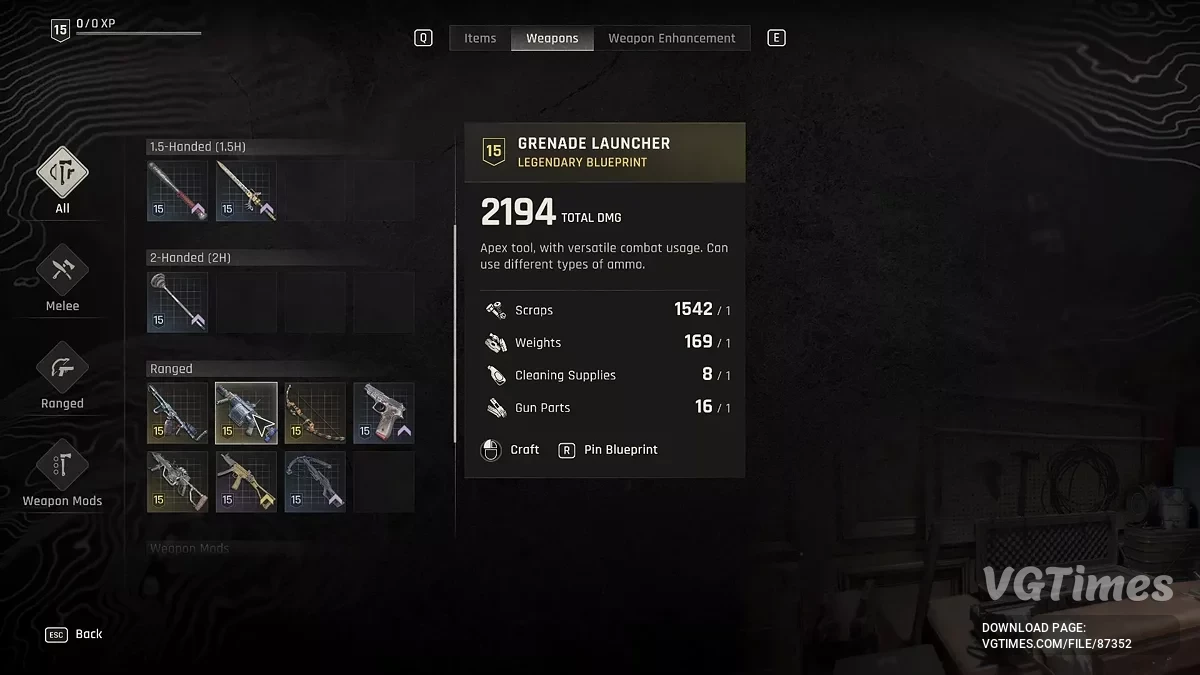Switch to the Items tab
1200x675 pixels.
click(x=480, y=38)
